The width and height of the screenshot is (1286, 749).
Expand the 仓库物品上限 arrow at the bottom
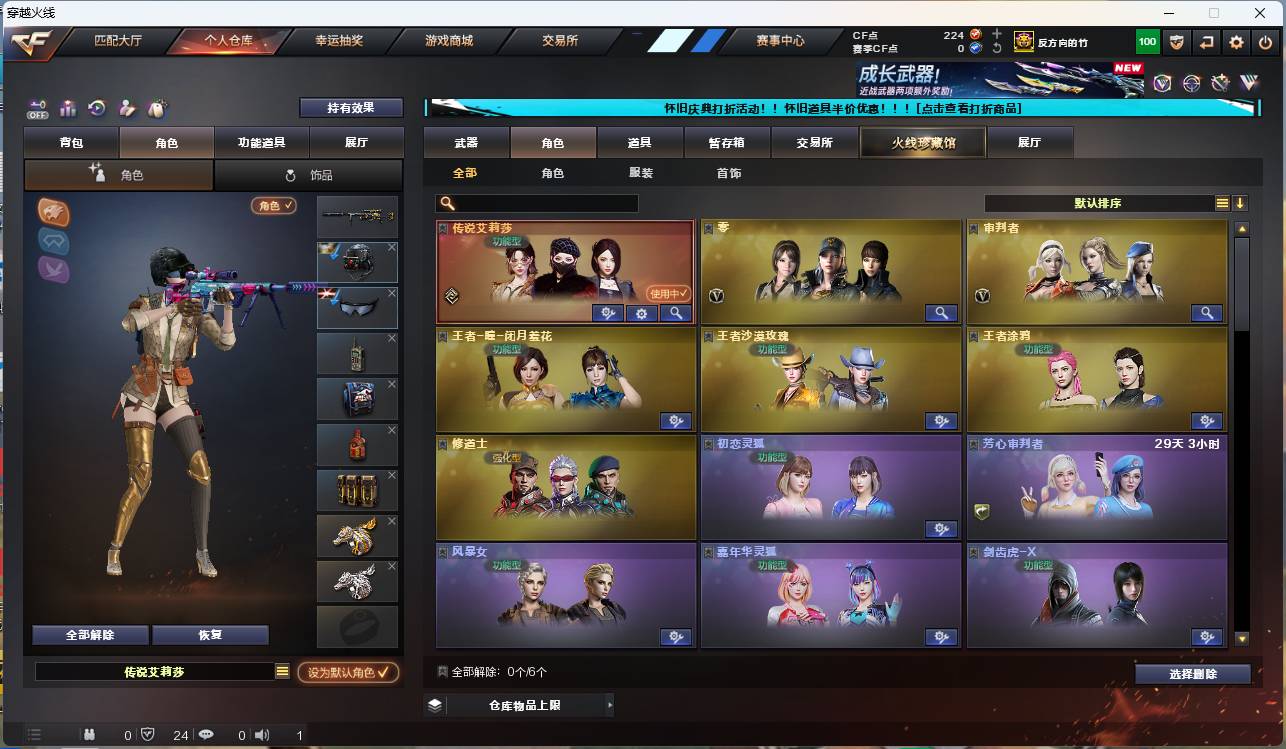609,704
